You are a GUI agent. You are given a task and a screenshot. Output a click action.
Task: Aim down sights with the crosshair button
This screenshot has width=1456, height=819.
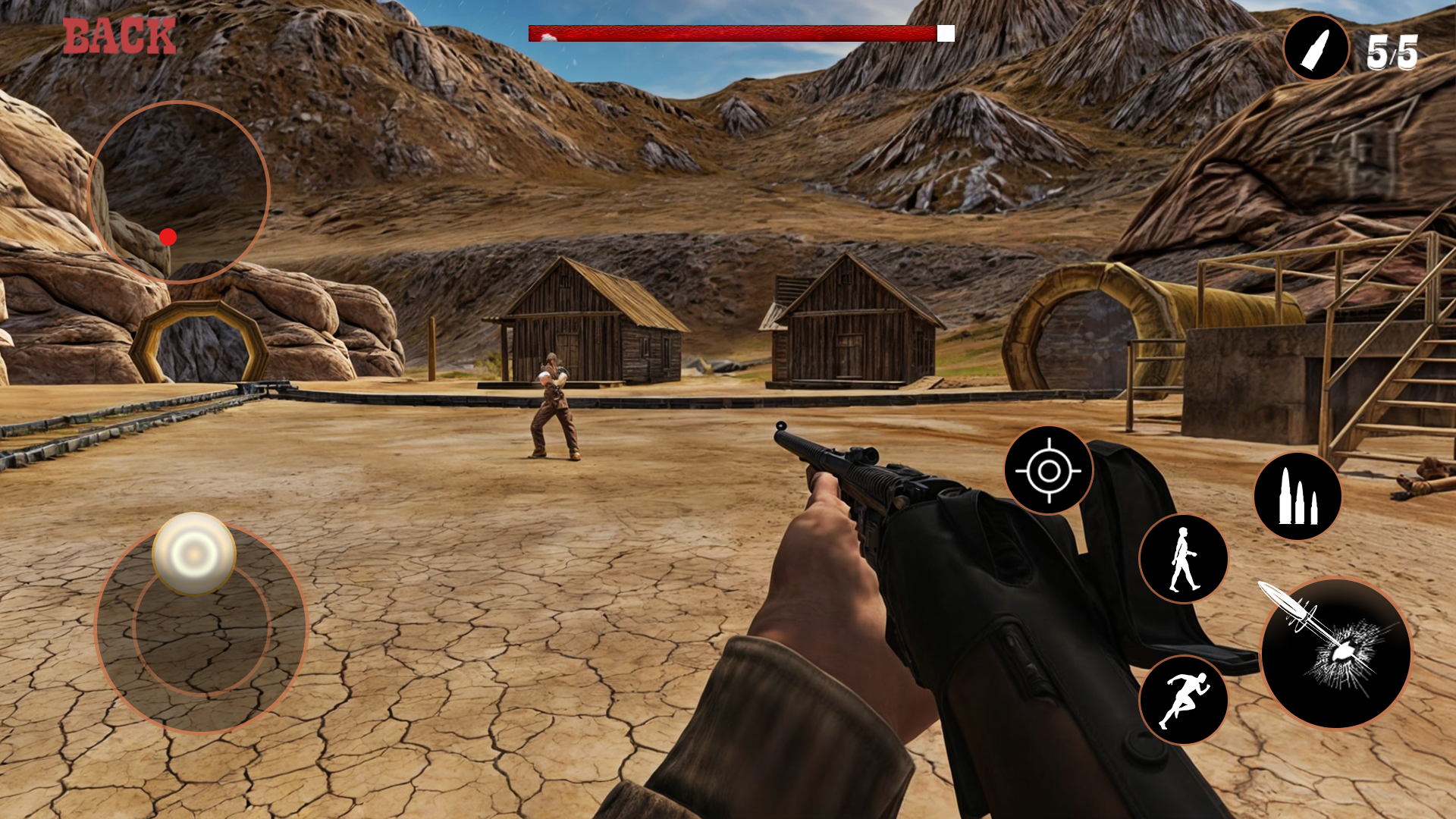1048,471
